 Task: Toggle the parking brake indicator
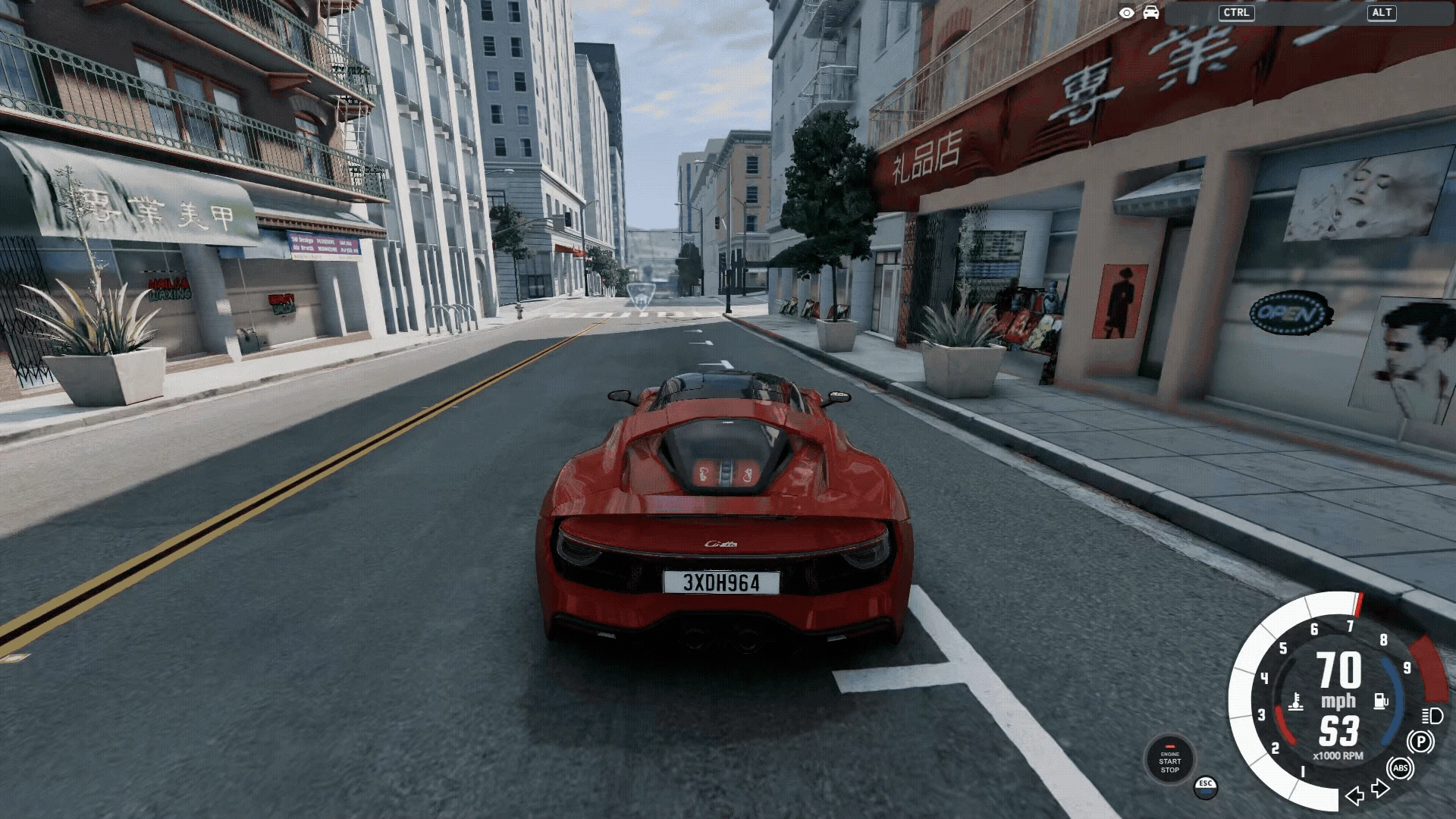point(1420,742)
